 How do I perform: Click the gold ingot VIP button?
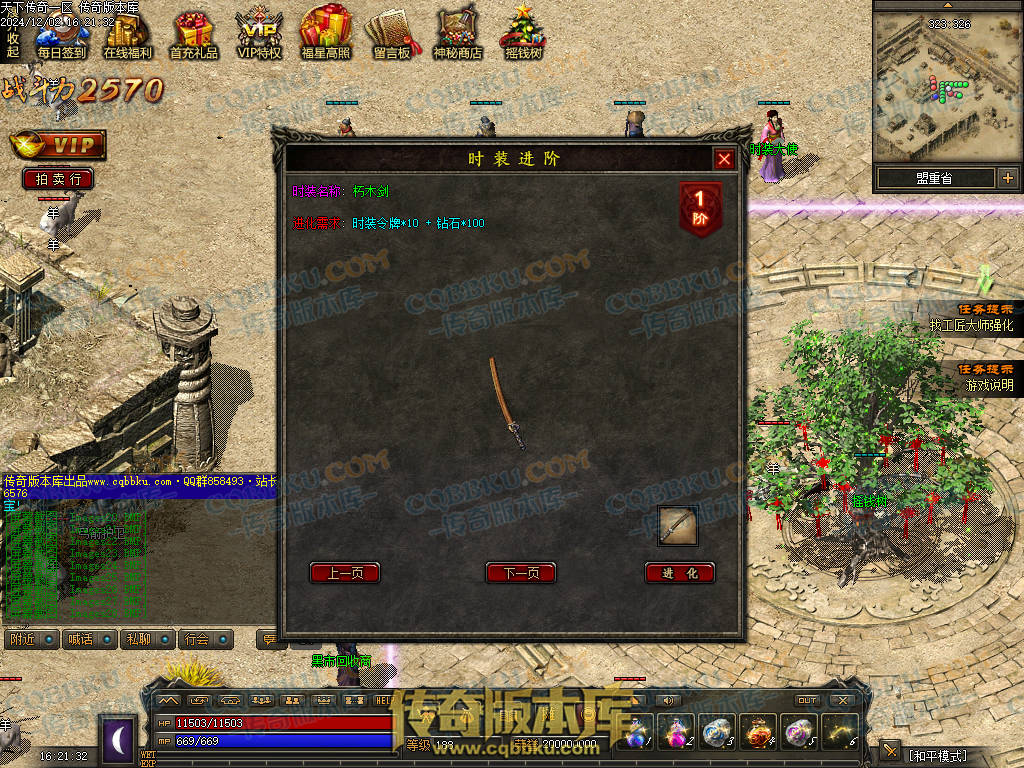pos(58,145)
